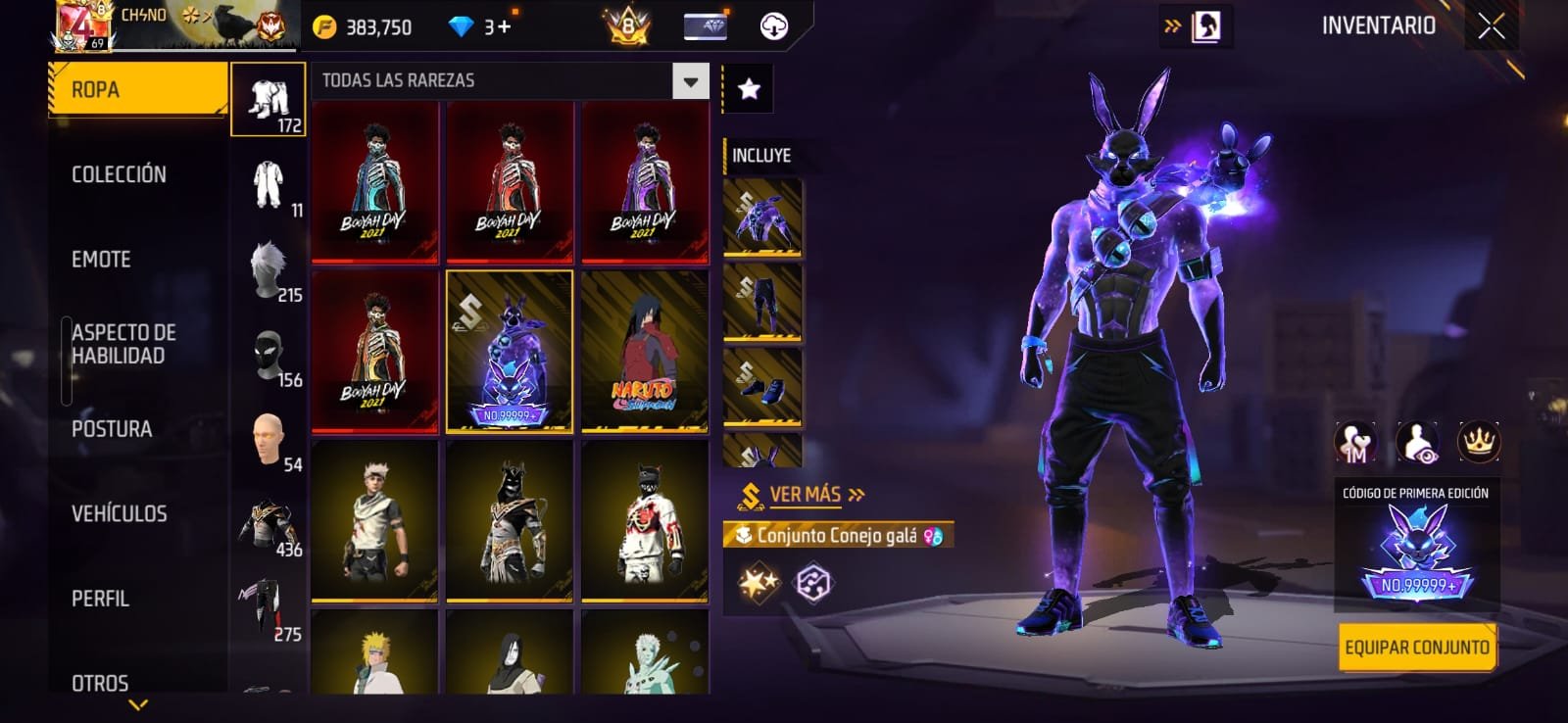
Task: Select the purple rabbit outfit thumbnail
Action: pyautogui.click(x=509, y=351)
